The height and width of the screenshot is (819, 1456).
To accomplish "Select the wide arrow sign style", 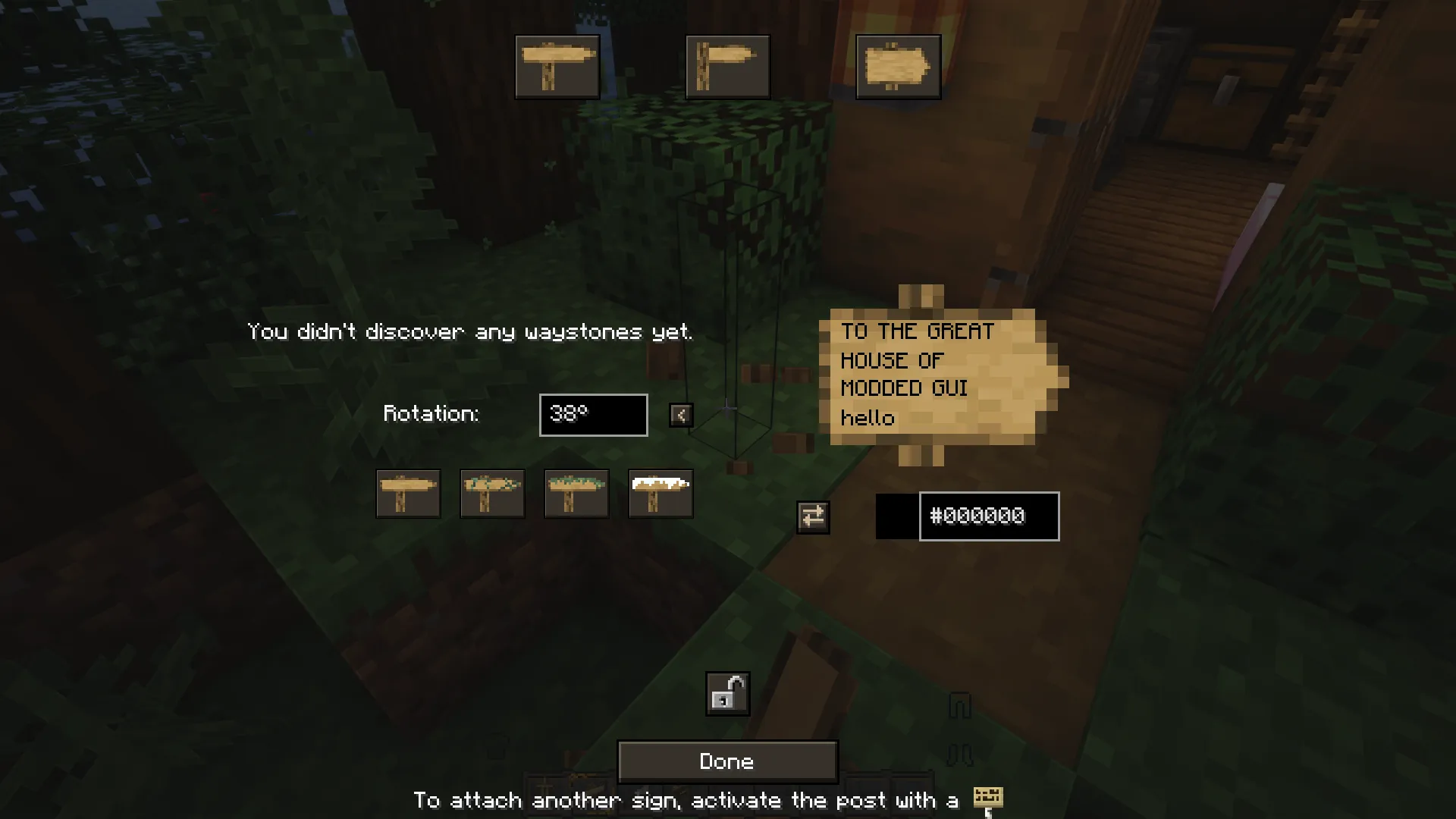I will point(726,65).
